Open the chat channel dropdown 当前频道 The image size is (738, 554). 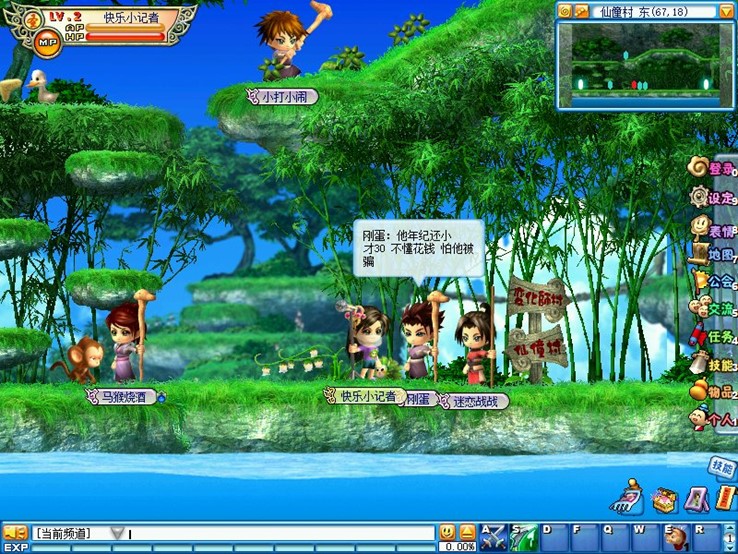coord(118,533)
